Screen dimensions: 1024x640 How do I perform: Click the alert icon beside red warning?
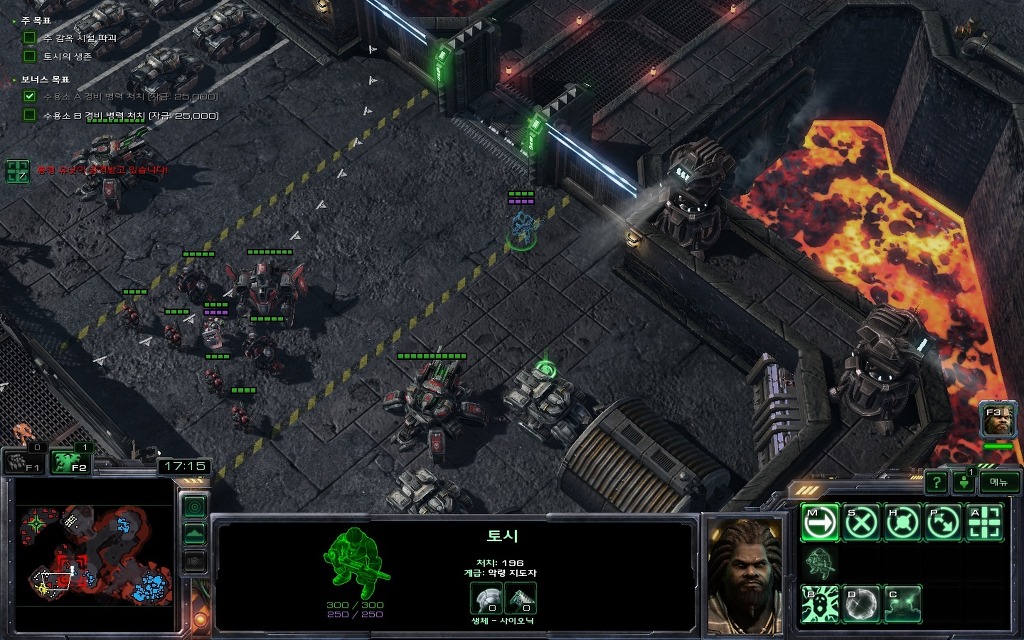[x=17, y=171]
